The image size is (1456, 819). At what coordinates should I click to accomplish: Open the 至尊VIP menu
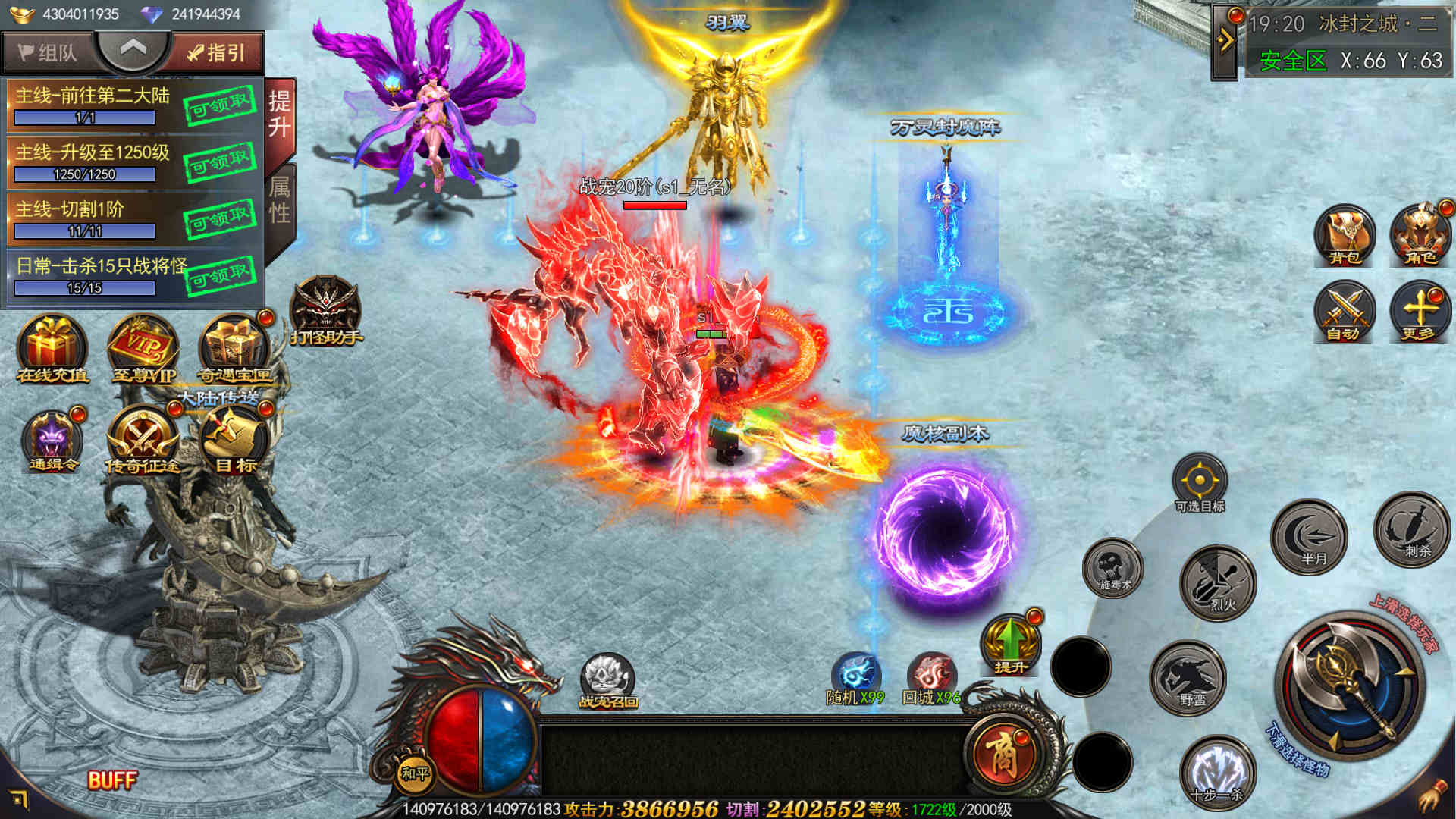coord(143,348)
